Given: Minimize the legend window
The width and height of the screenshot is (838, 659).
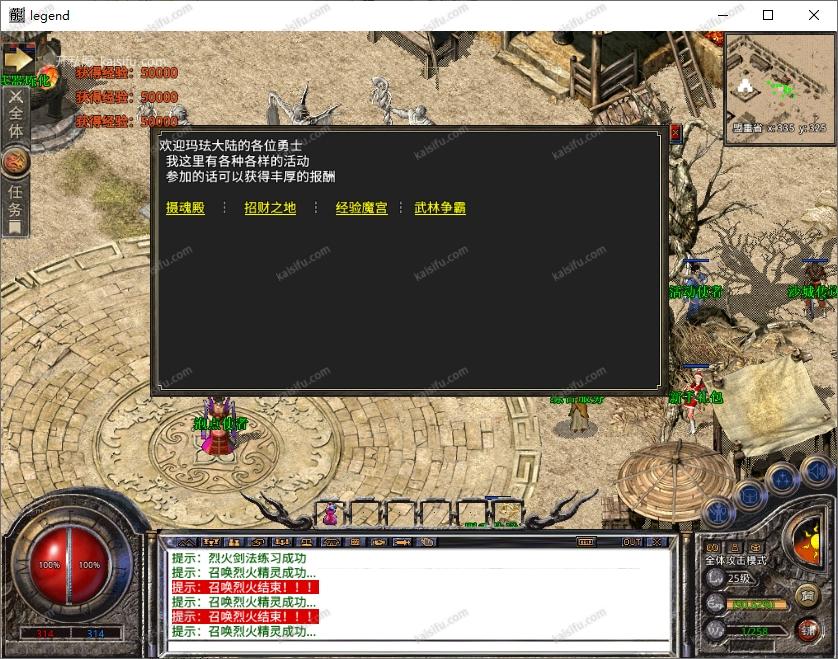Looking at the screenshot, I should [x=722, y=15].
